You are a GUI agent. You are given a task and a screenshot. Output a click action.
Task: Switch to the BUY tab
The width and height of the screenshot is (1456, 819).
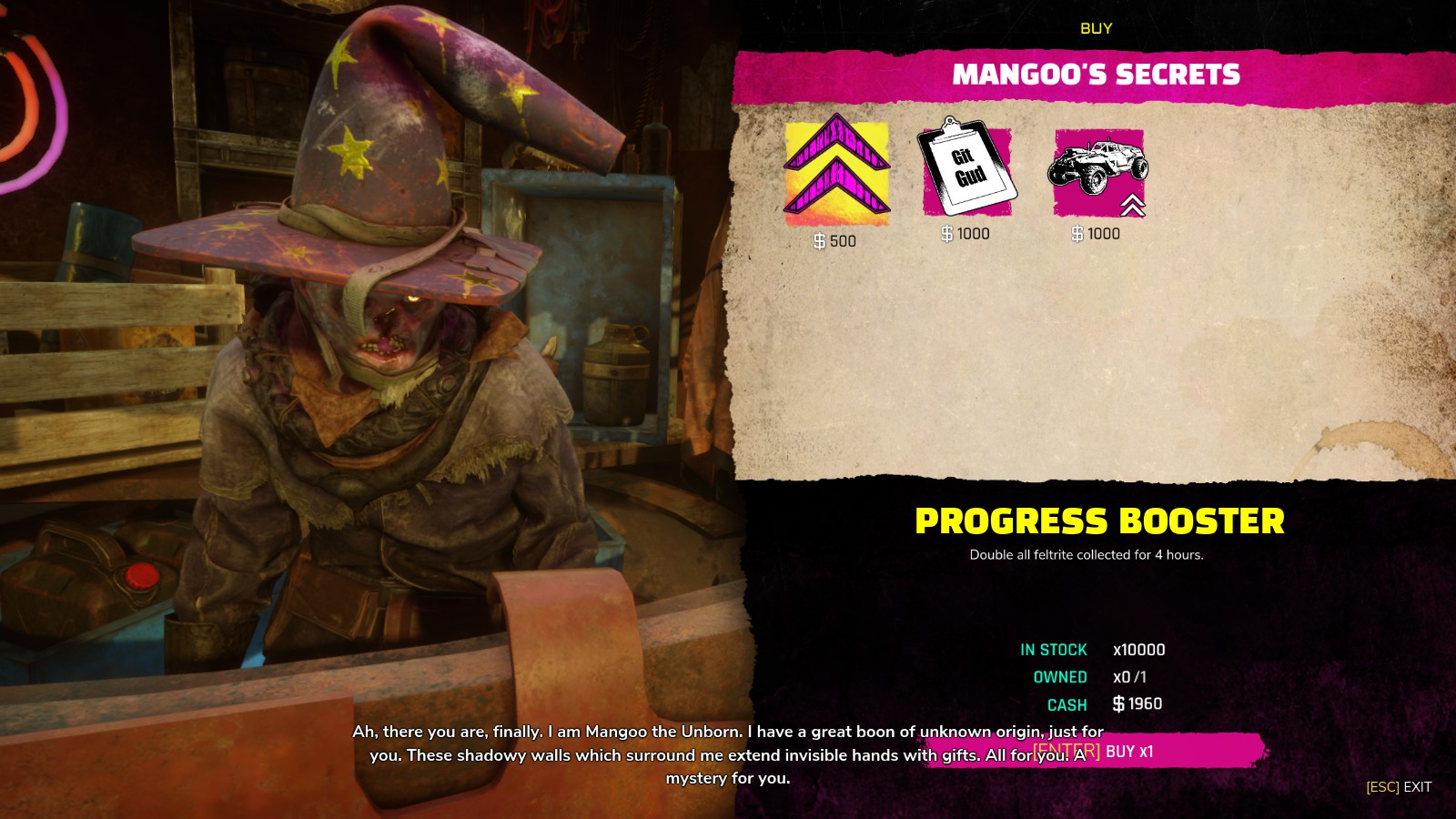pyautogui.click(x=1095, y=27)
